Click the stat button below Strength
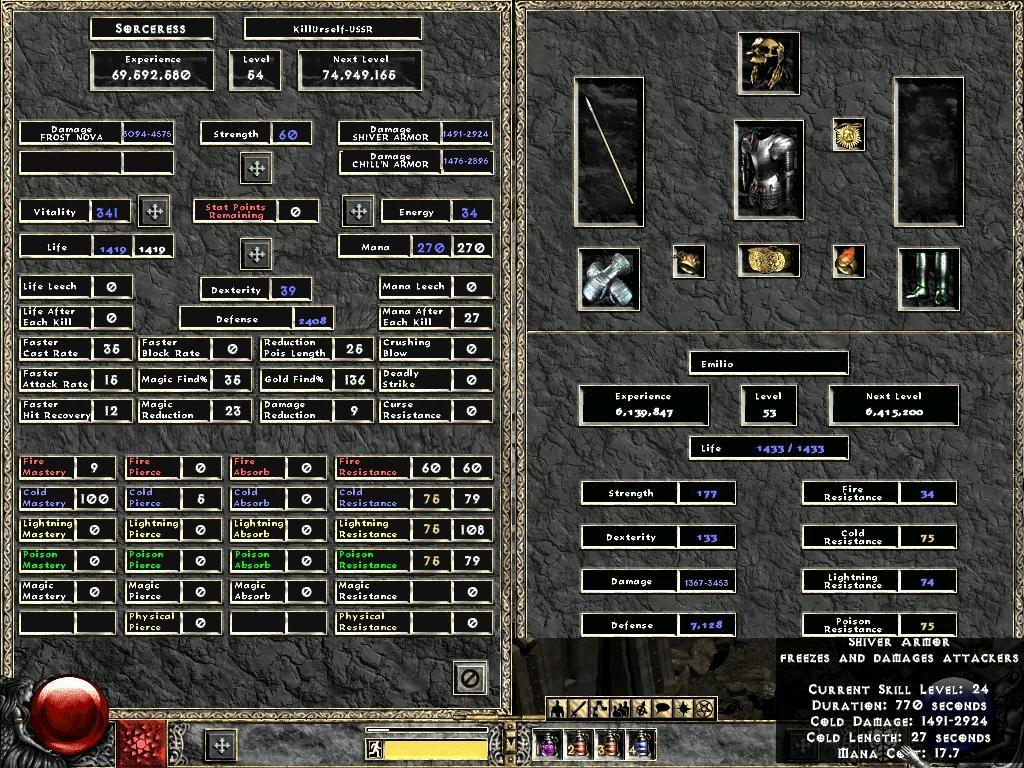The image size is (1024, 768). (256, 168)
